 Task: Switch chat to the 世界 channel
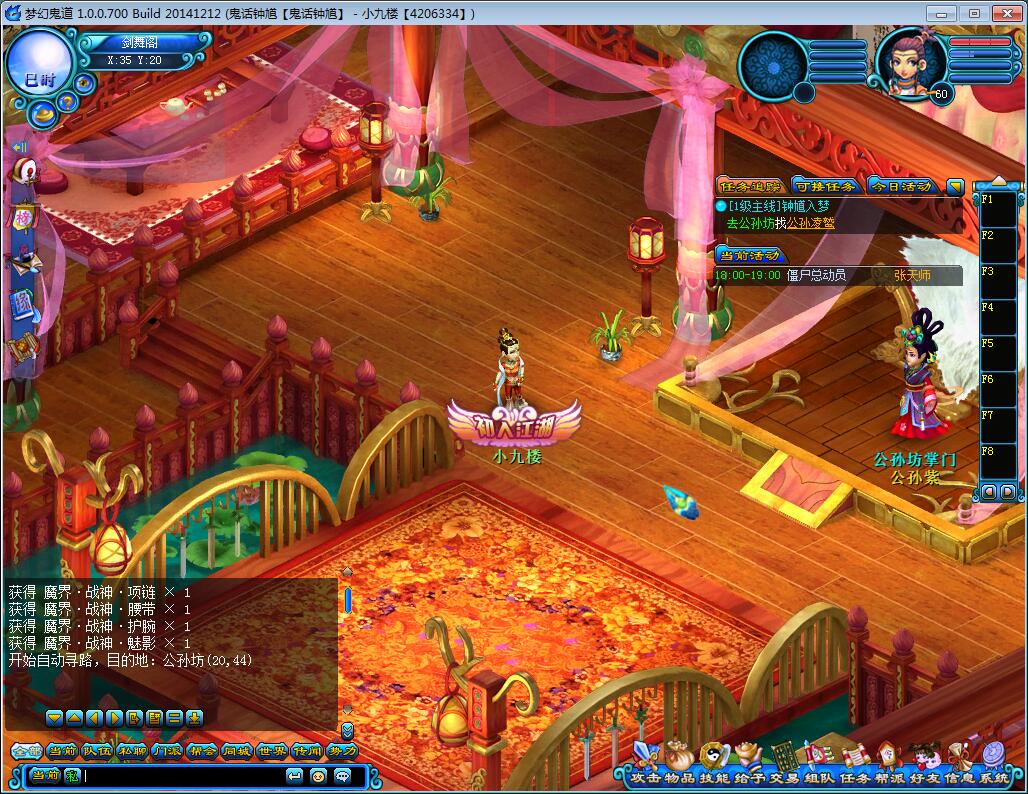[x=272, y=751]
